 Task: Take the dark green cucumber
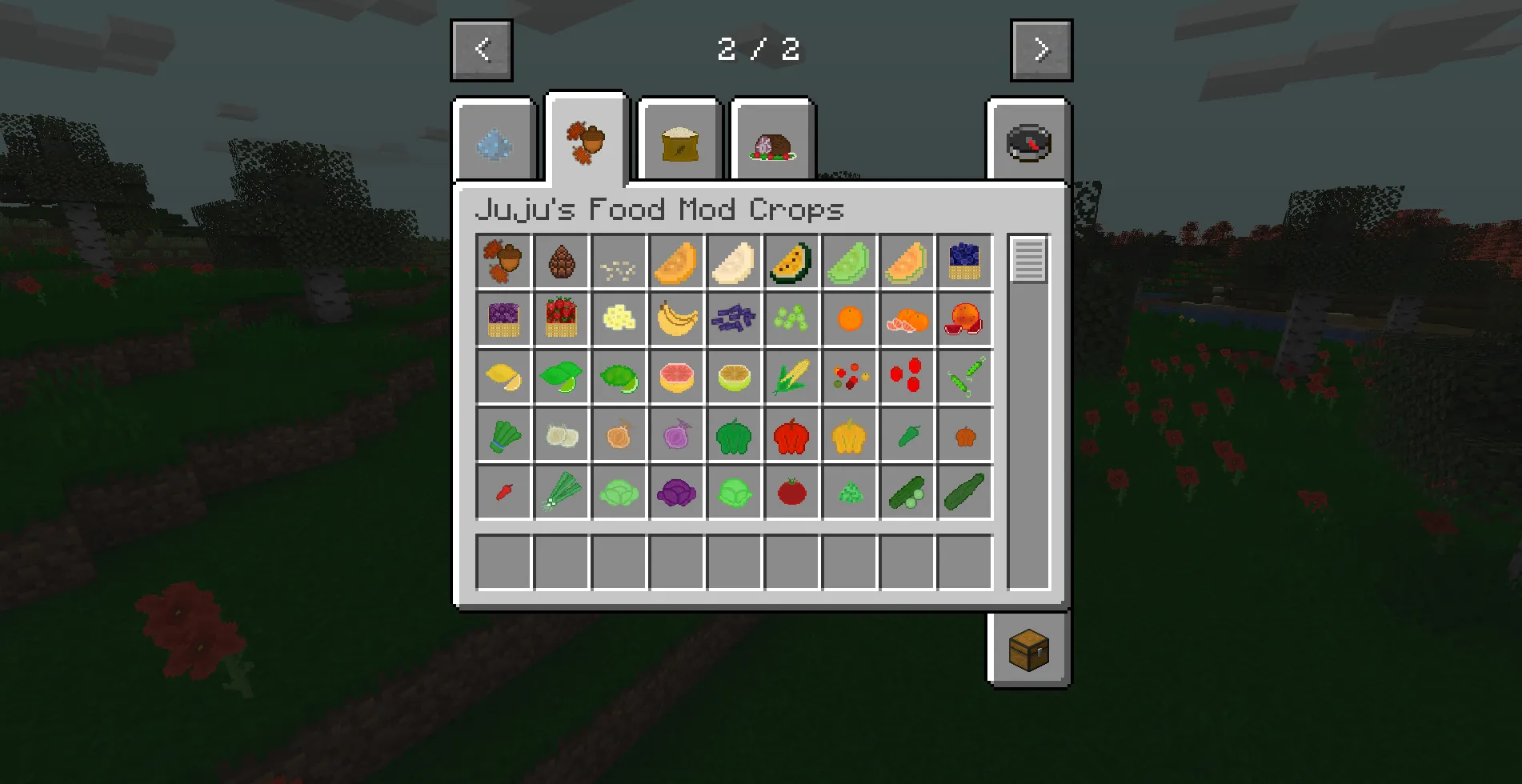pyautogui.click(x=963, y=494)
